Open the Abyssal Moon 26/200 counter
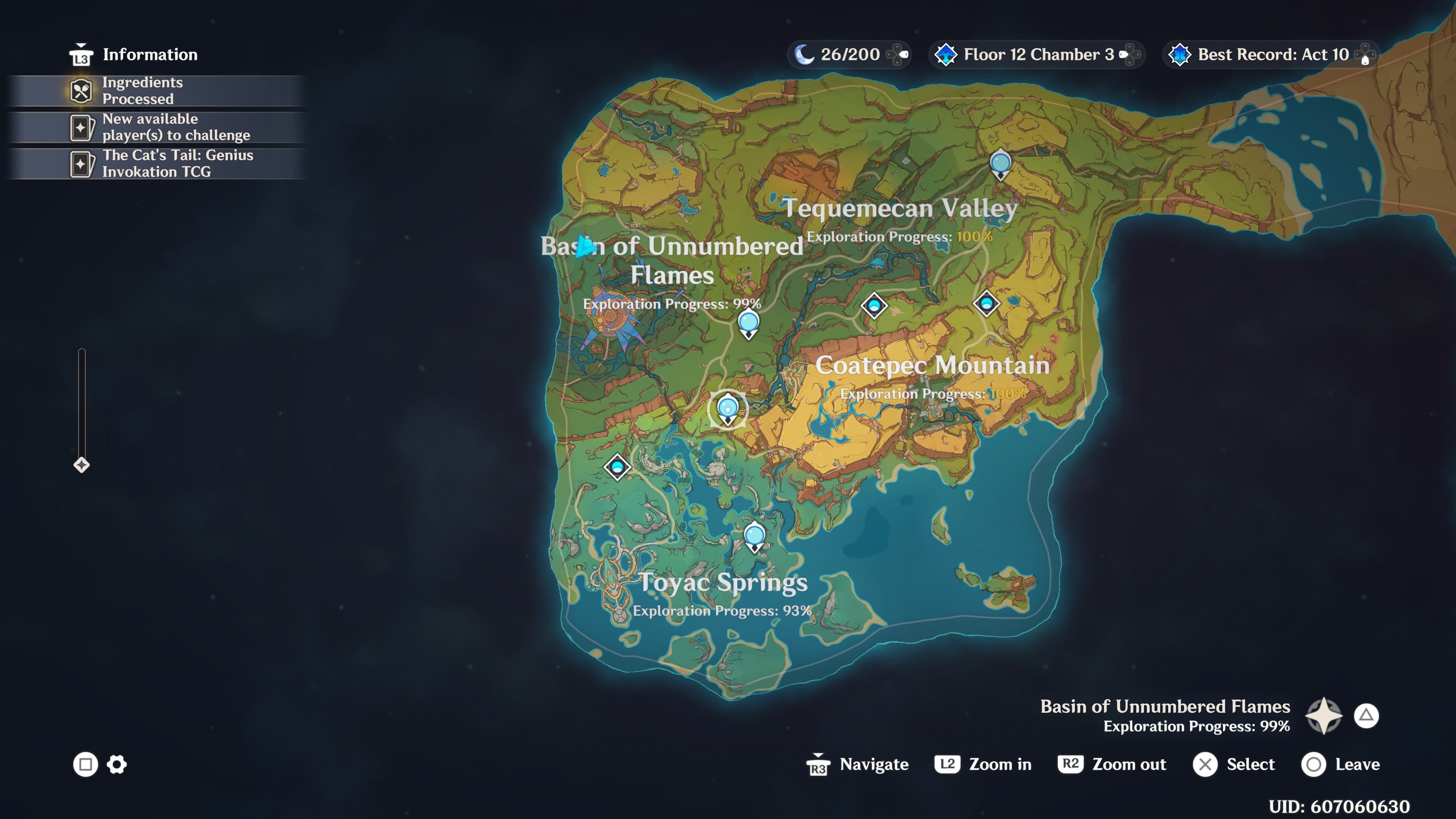This screenshot has height=819, width=1456. coord(848,54)
